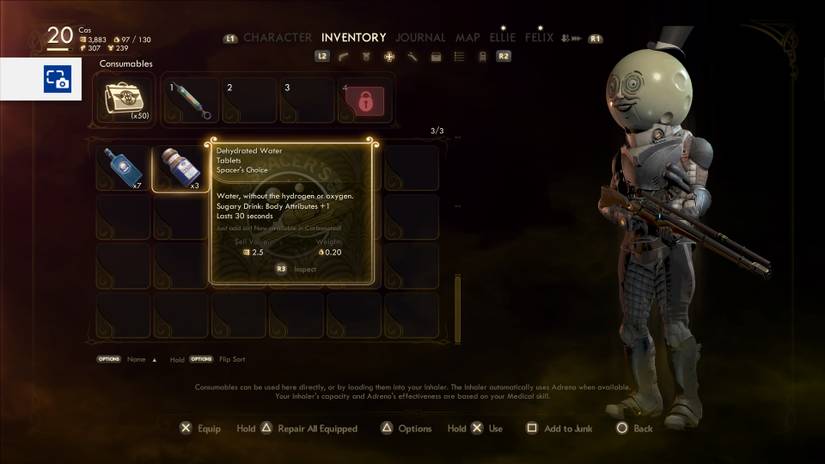Switch to the Character tab
Image resolution: width=825 pixels, height=464 pixels.
[277, 38]
